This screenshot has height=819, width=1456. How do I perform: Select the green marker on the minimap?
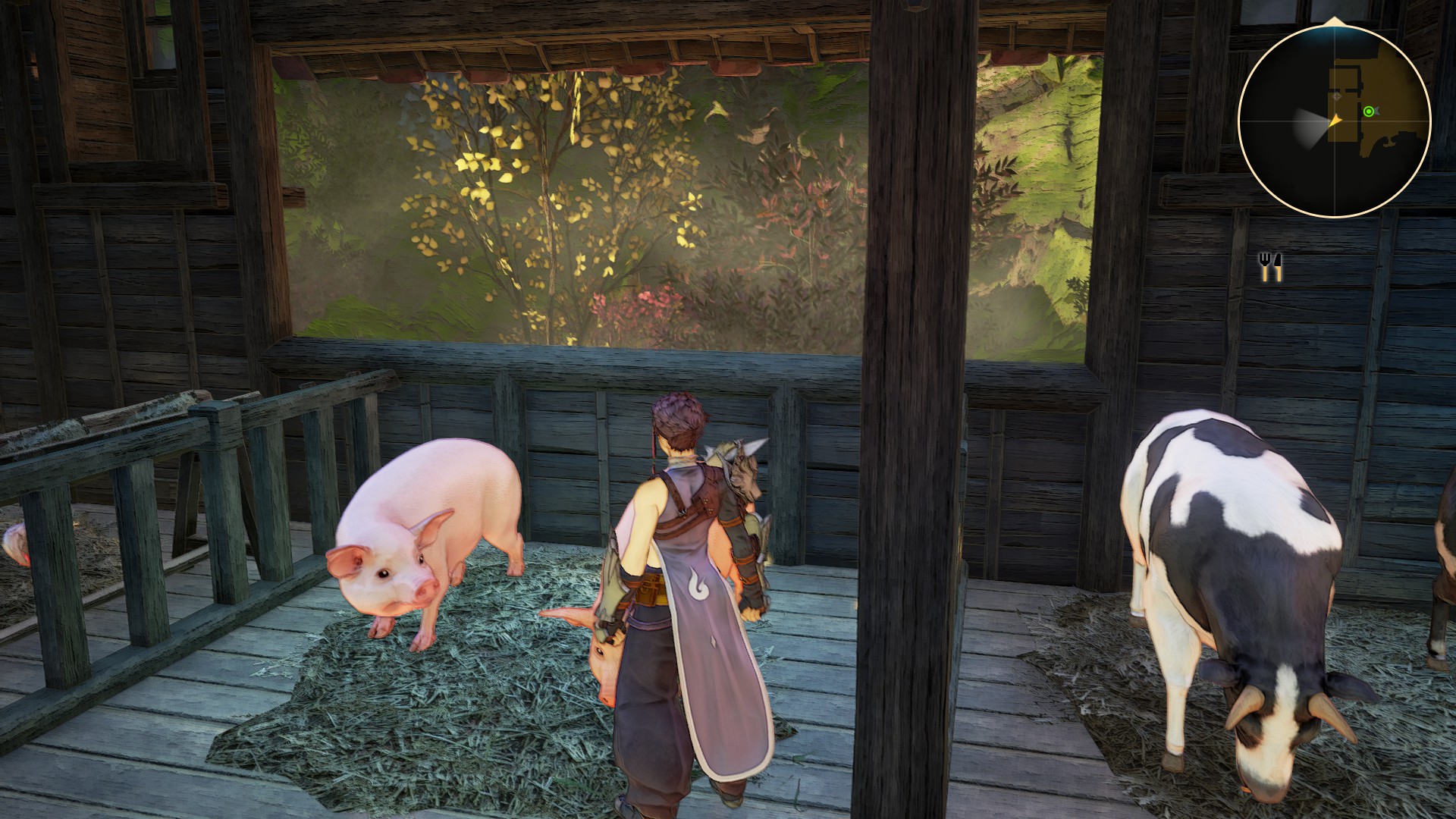coord(1368,111)
